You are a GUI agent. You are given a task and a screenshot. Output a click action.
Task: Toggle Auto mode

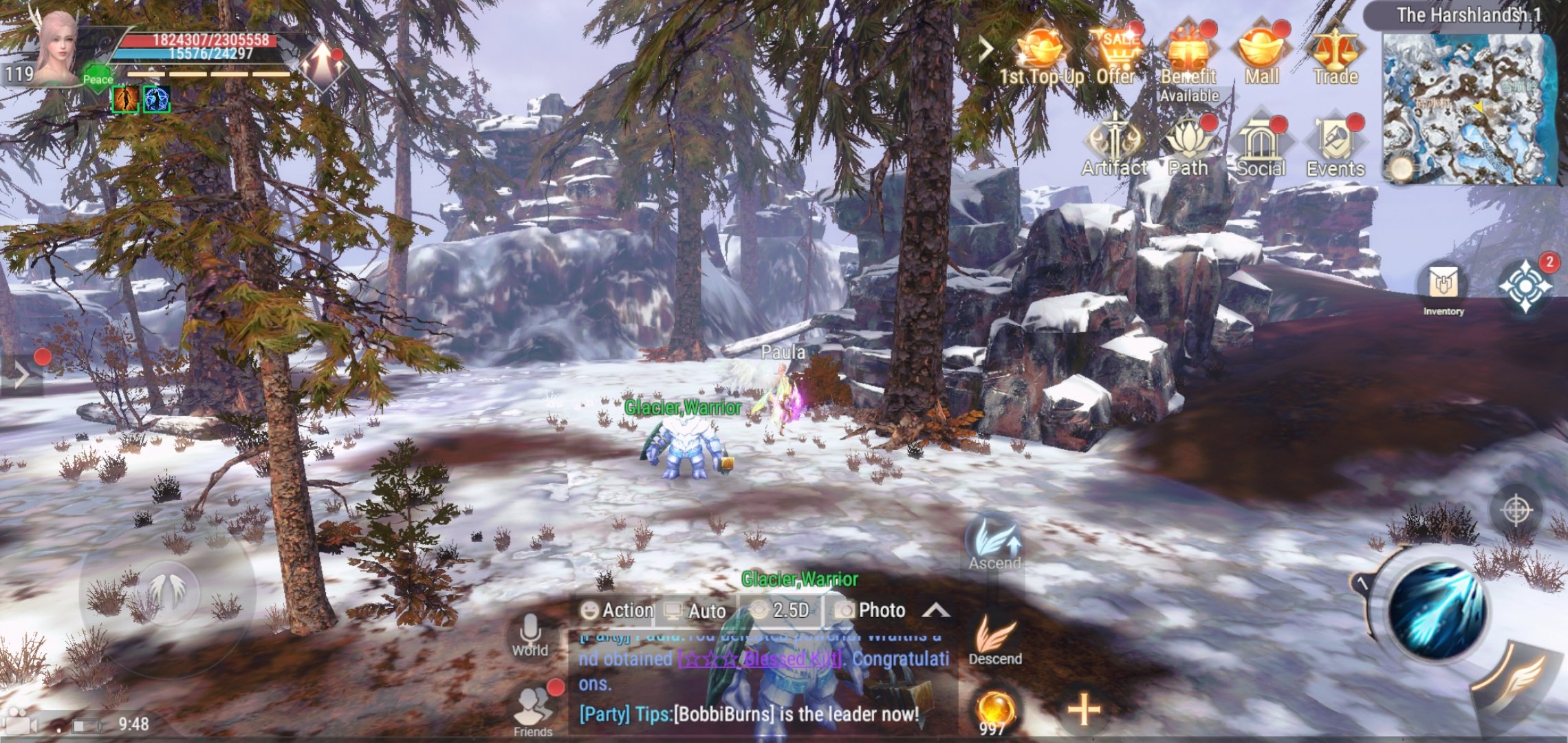[695, 610]
